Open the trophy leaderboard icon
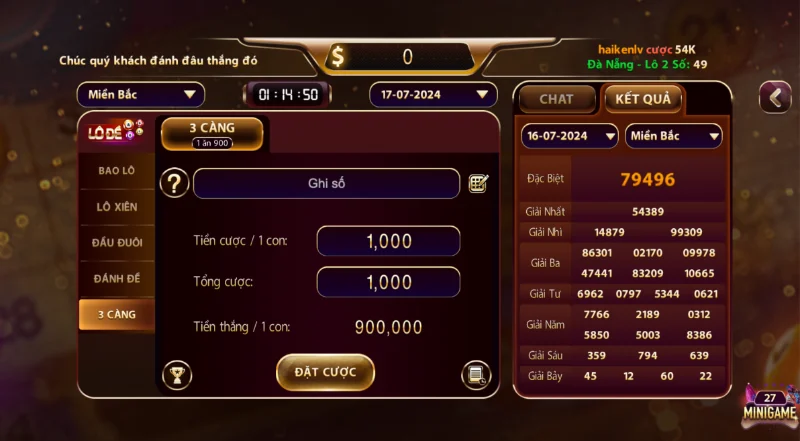Screen dimensions: 800x441 [x=177, y=375]
